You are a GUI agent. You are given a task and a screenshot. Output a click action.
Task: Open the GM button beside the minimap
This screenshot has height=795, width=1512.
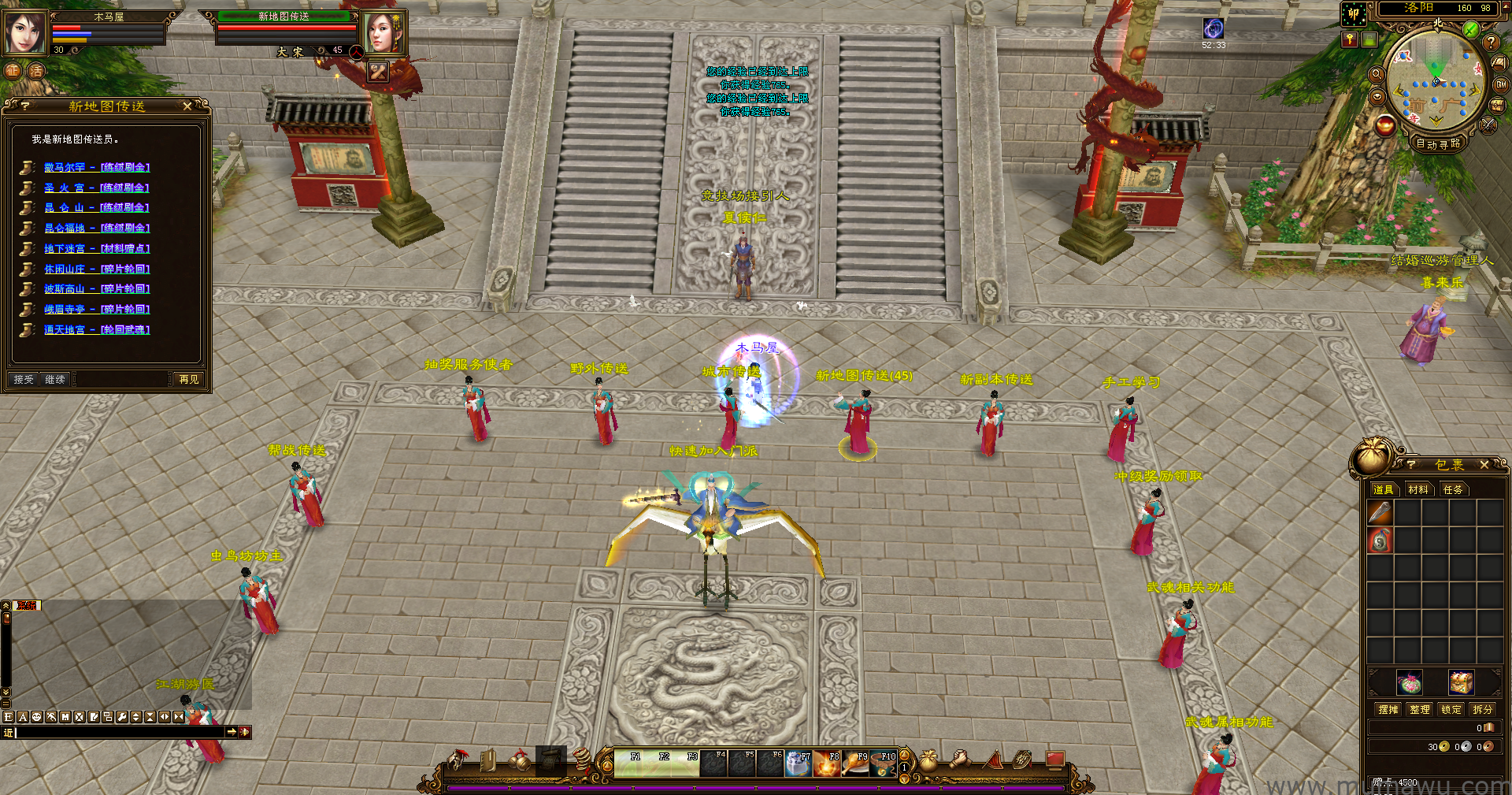(1501, 84)
